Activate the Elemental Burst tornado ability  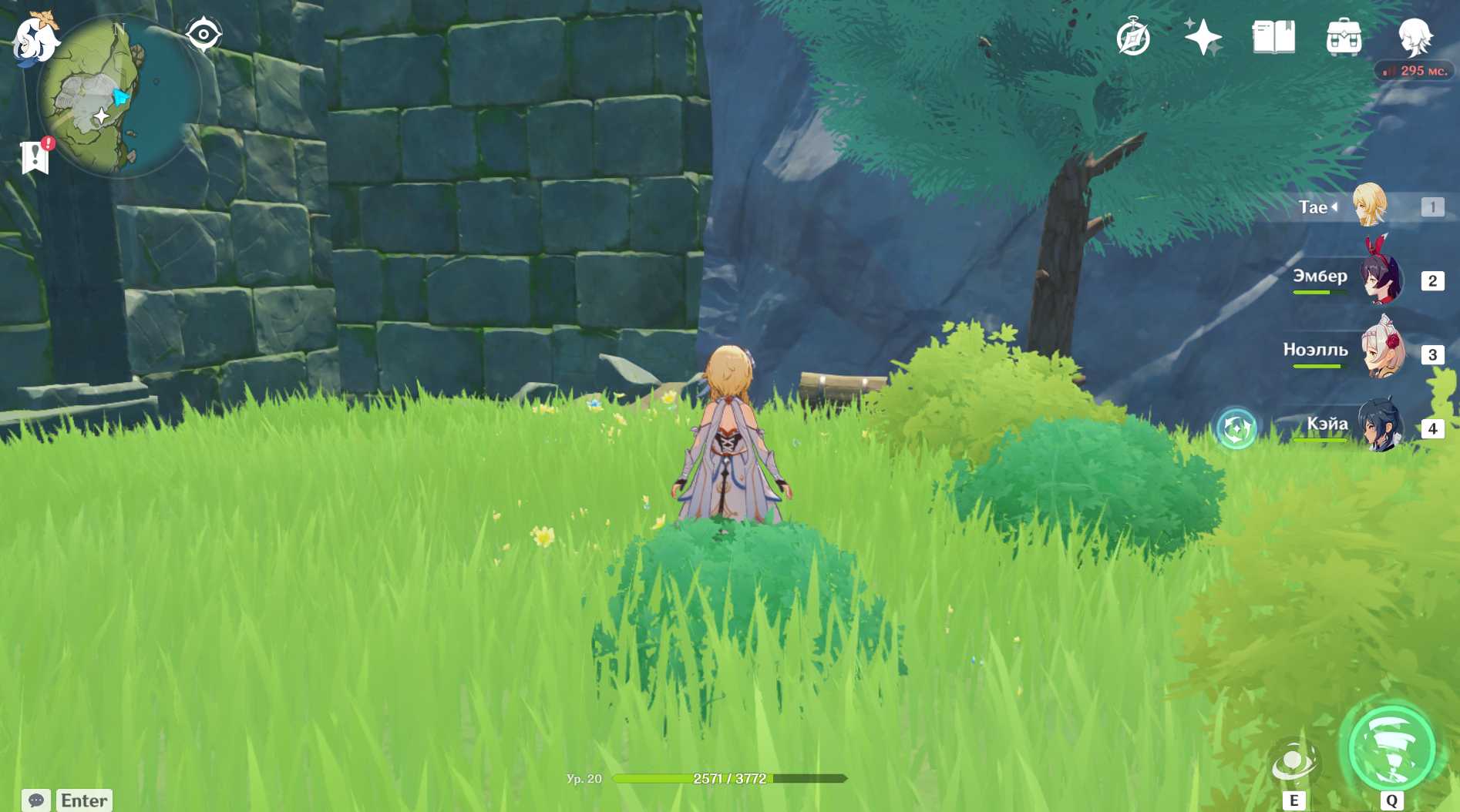pos(1391,748)
